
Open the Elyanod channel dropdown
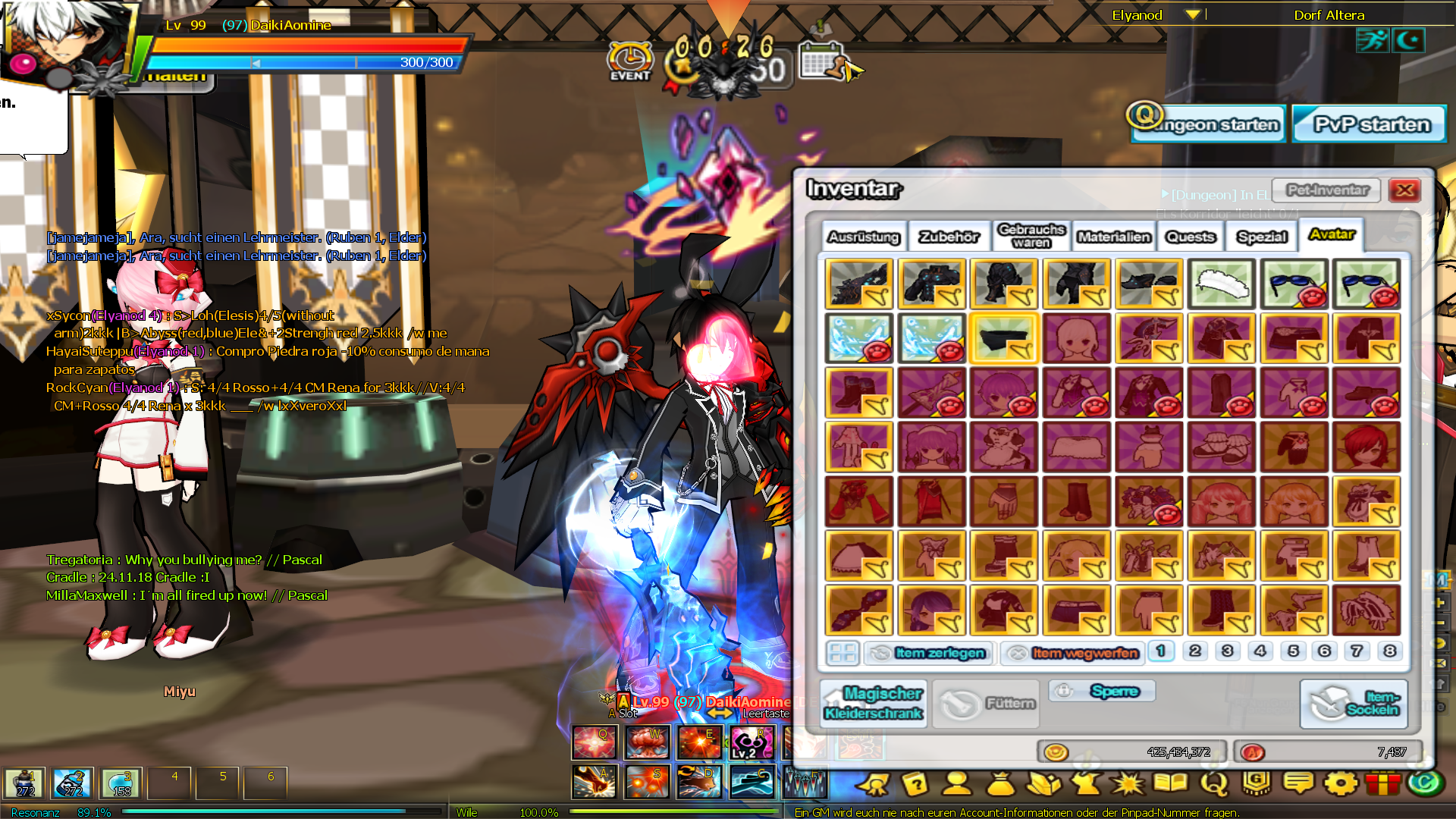(1193, 15)
